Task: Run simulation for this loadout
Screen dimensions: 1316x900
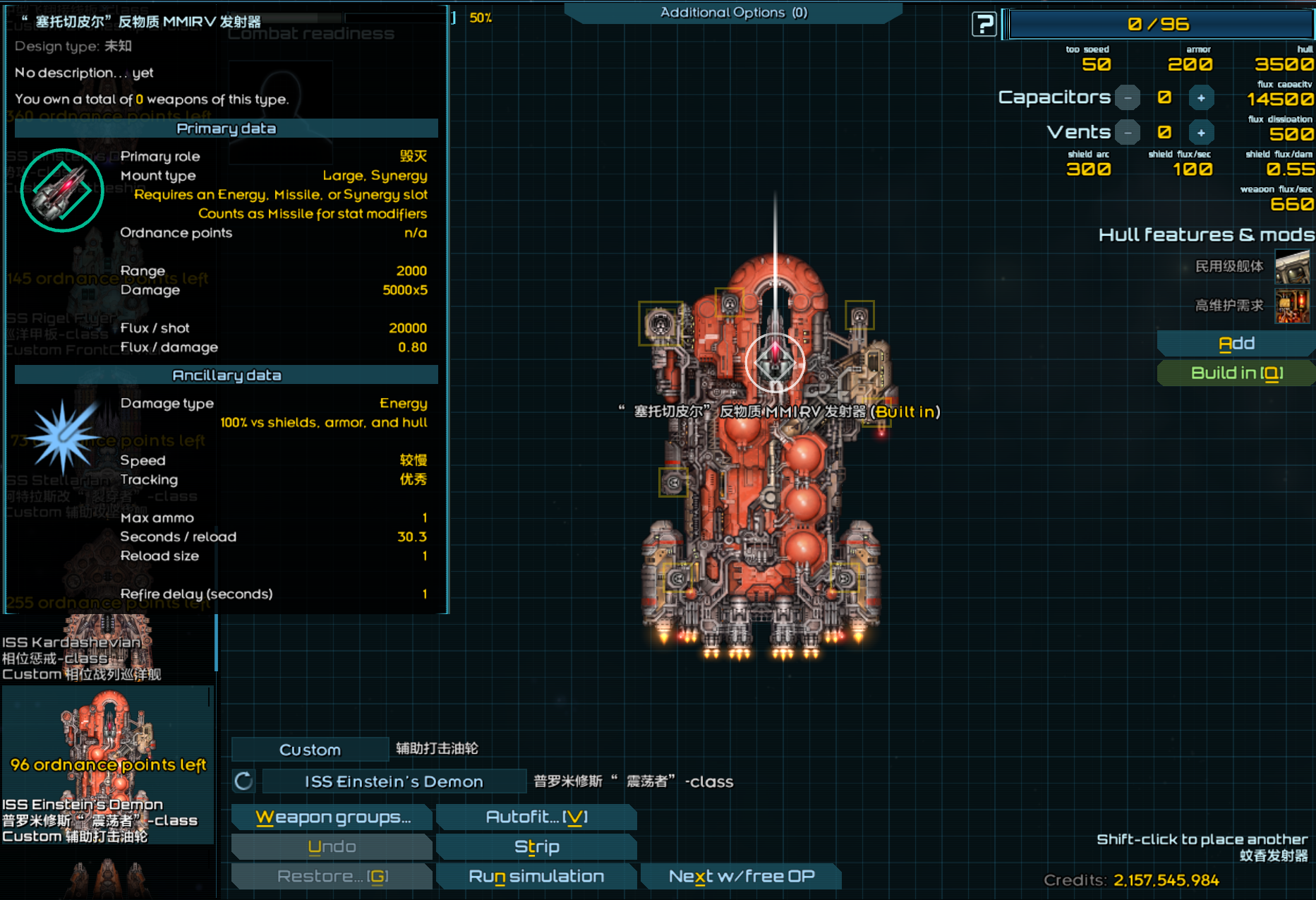Action: pyautogui.click(x=536, y=877)
